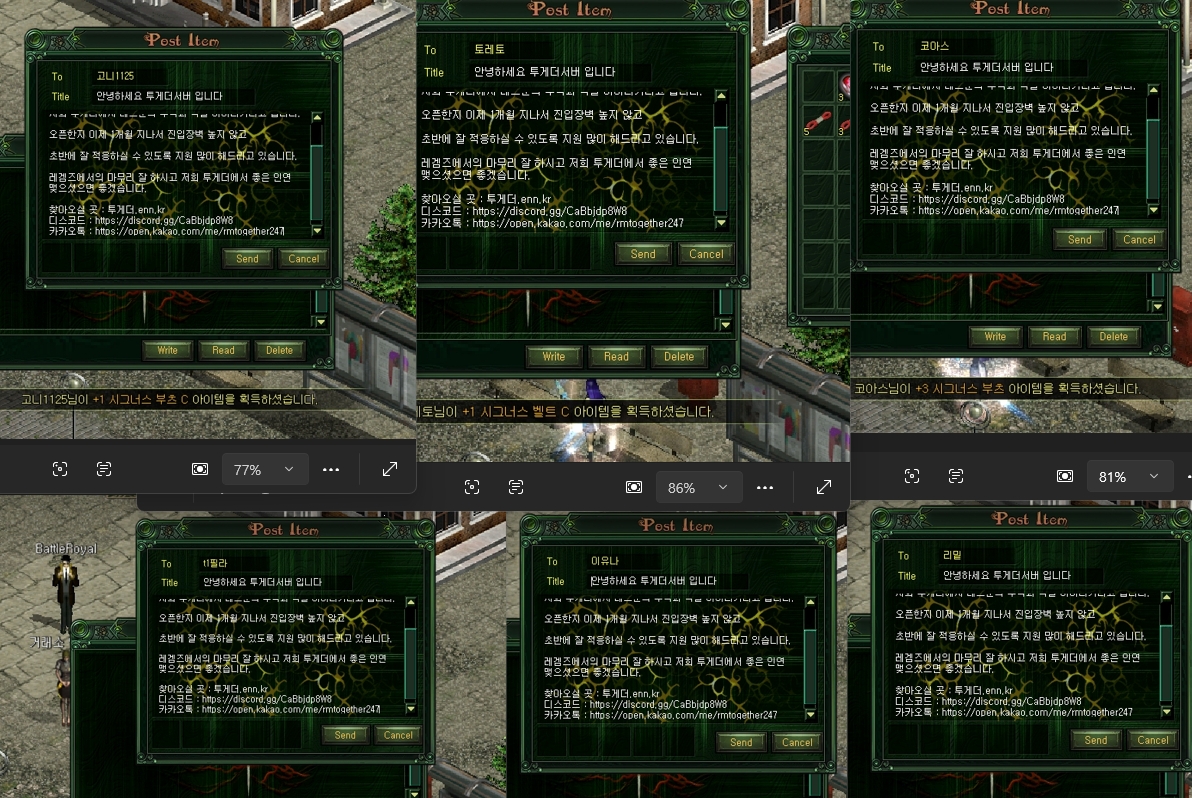Screen dimensions: 1192x798
Task: Send the post addressed to 코아스
Action: pyautogui.click(x=1079, y=240)
